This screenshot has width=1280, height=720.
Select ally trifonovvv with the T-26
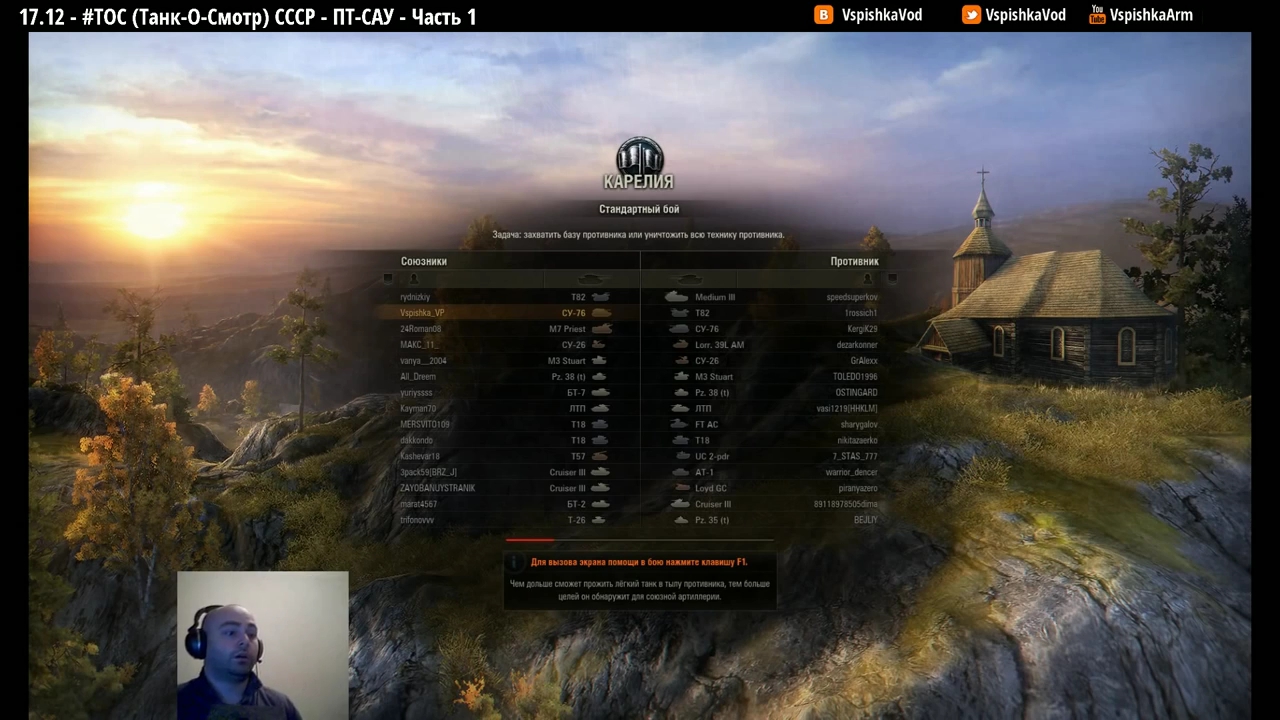pos(505,520)
